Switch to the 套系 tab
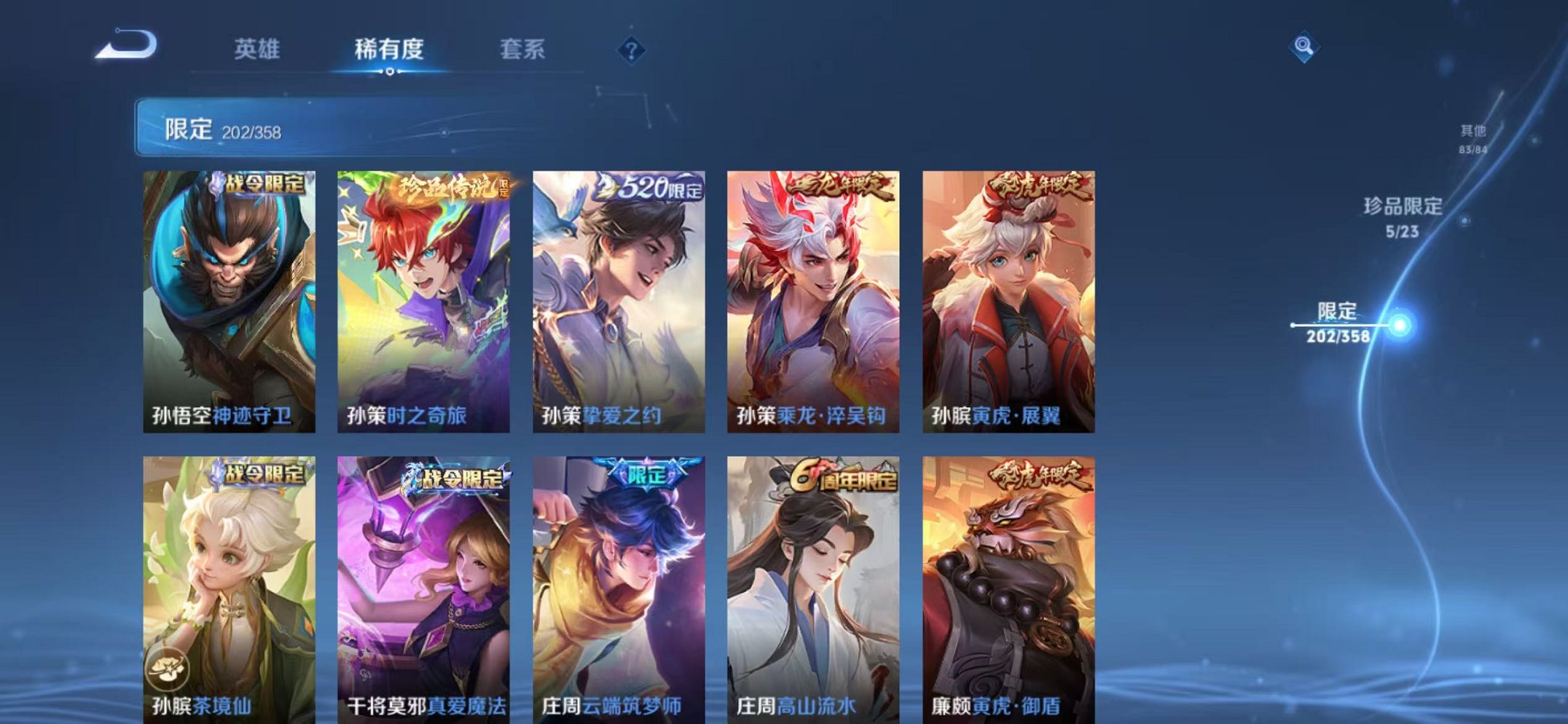The image size is (1568, 724). click(523, 50)
